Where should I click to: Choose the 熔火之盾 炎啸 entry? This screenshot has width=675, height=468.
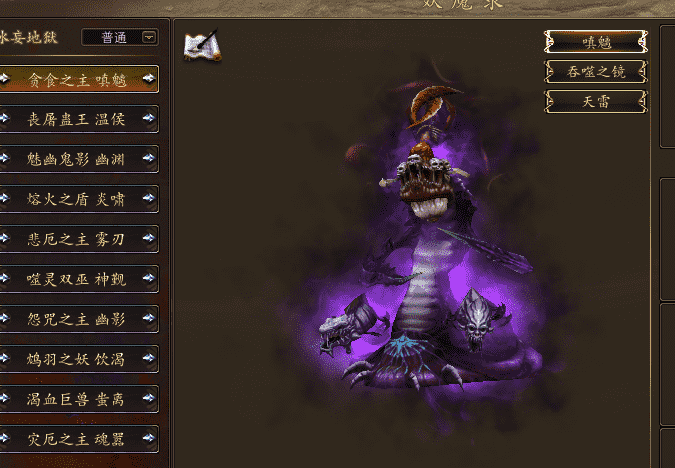point(78,199)
